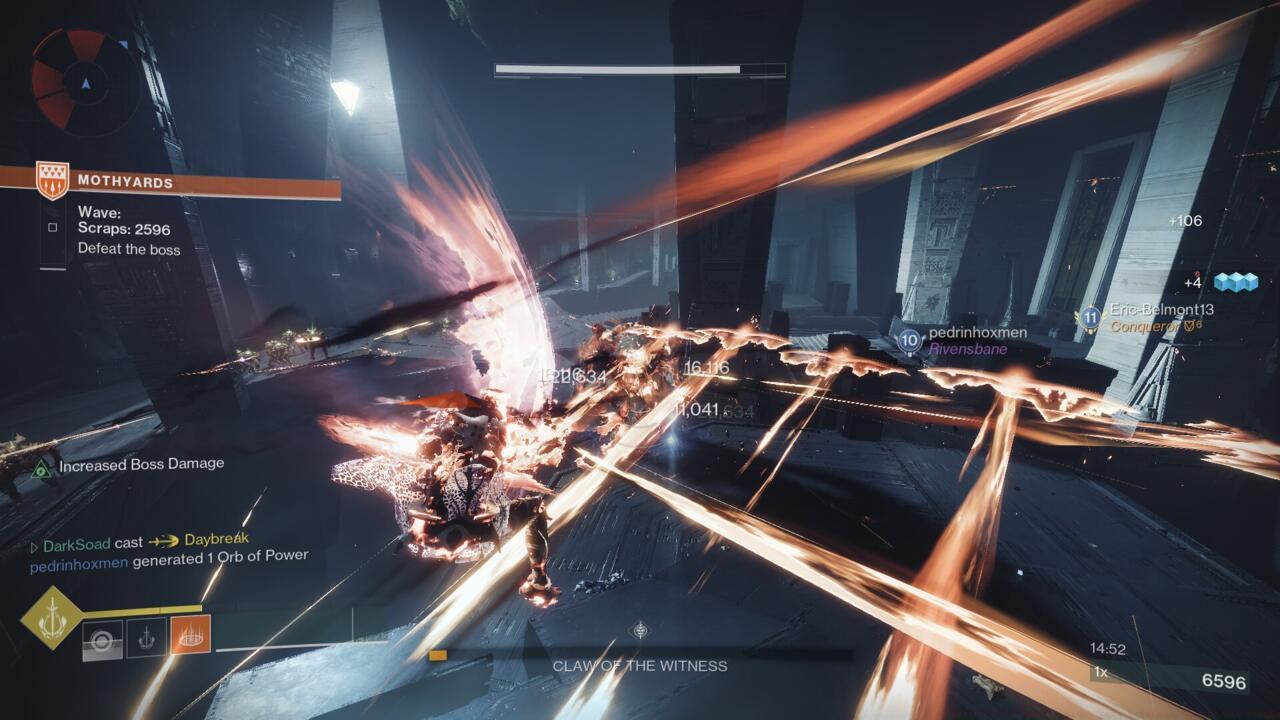Click the orange crown heavy weapon icon
Screen dimensions: 1280x720
coord(188,635)
